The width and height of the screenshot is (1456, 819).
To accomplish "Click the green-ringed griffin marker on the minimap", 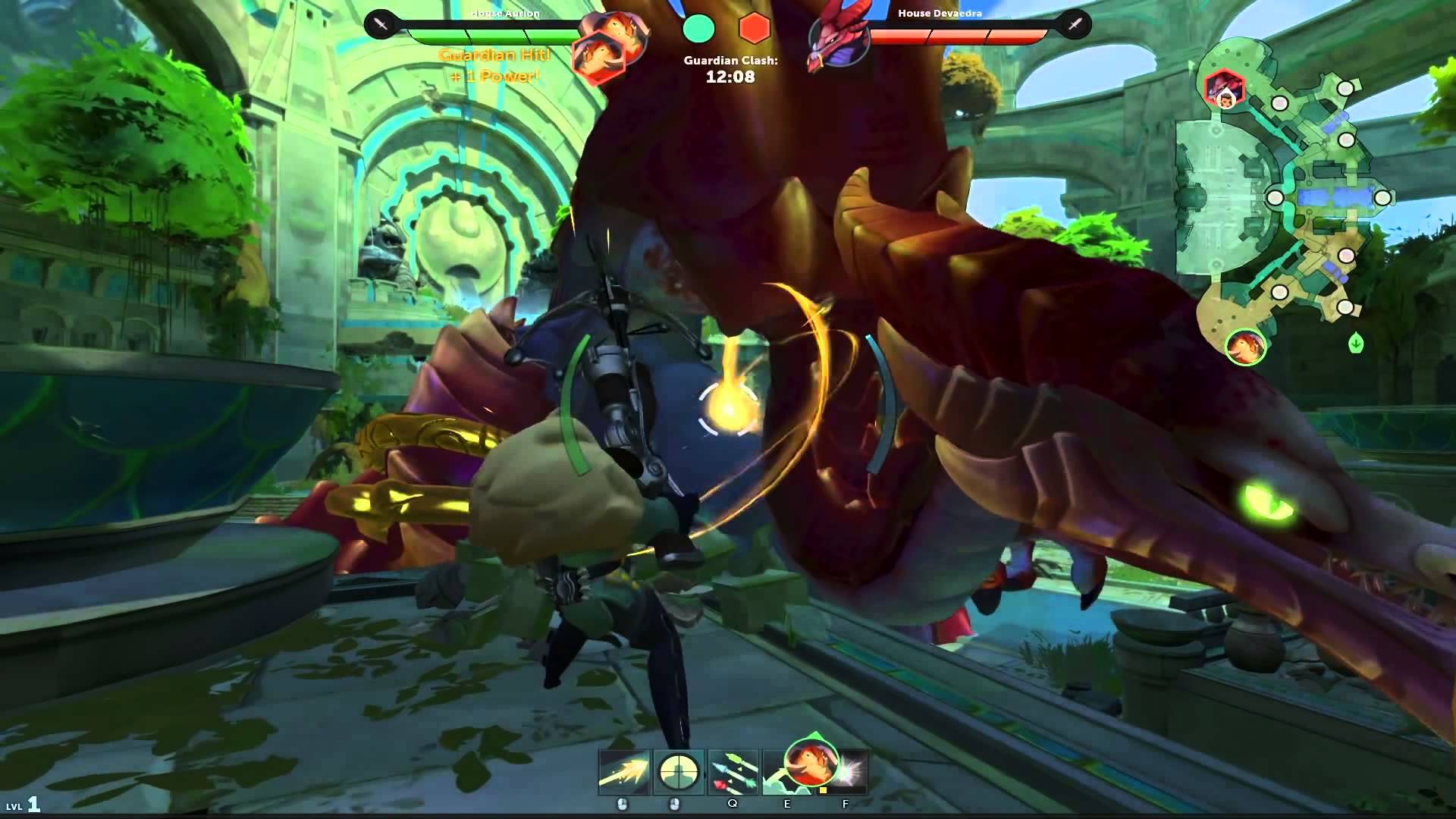I will pyautogui.click(x=1245, y=347).
